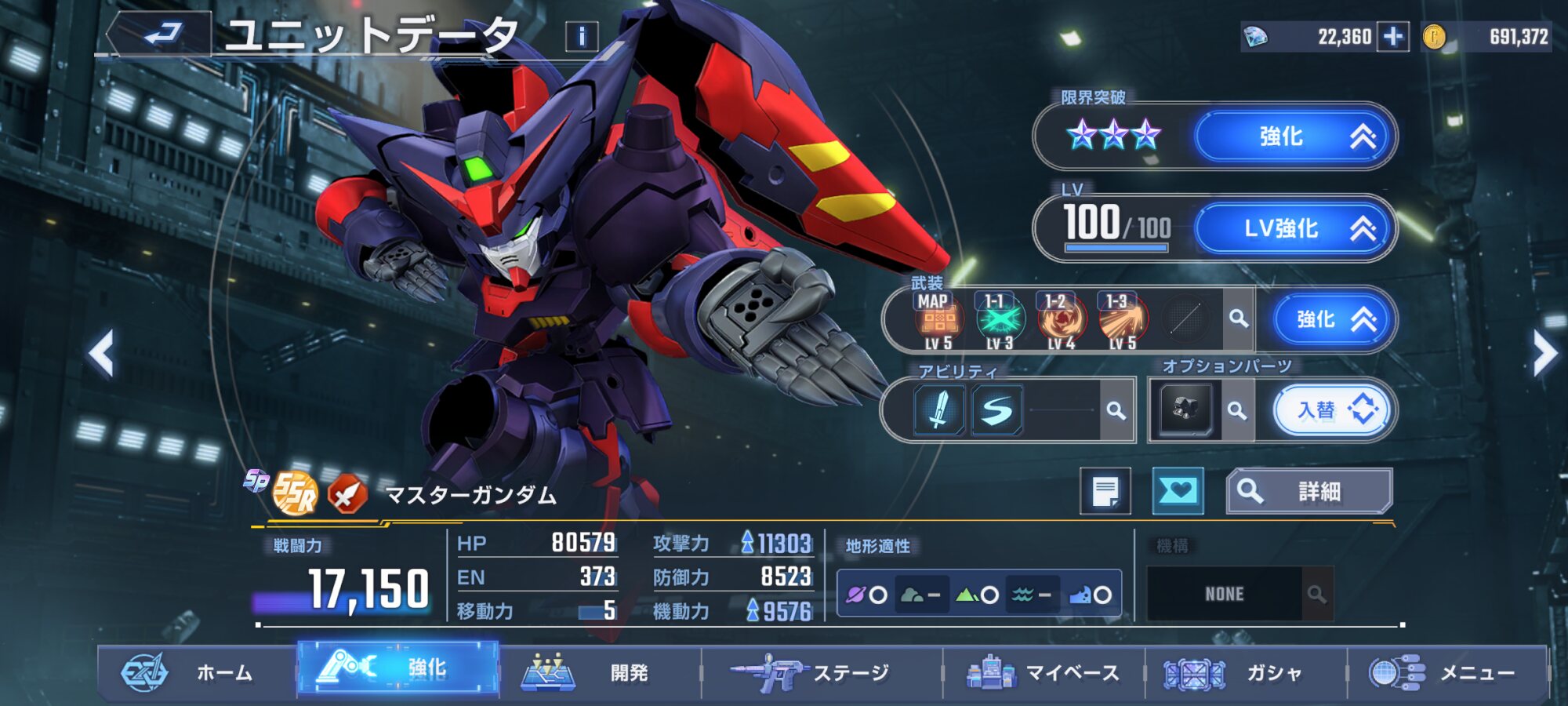Show the previous unit with left arrow
The image size is (1568, 706).
[x=102, y=354]
